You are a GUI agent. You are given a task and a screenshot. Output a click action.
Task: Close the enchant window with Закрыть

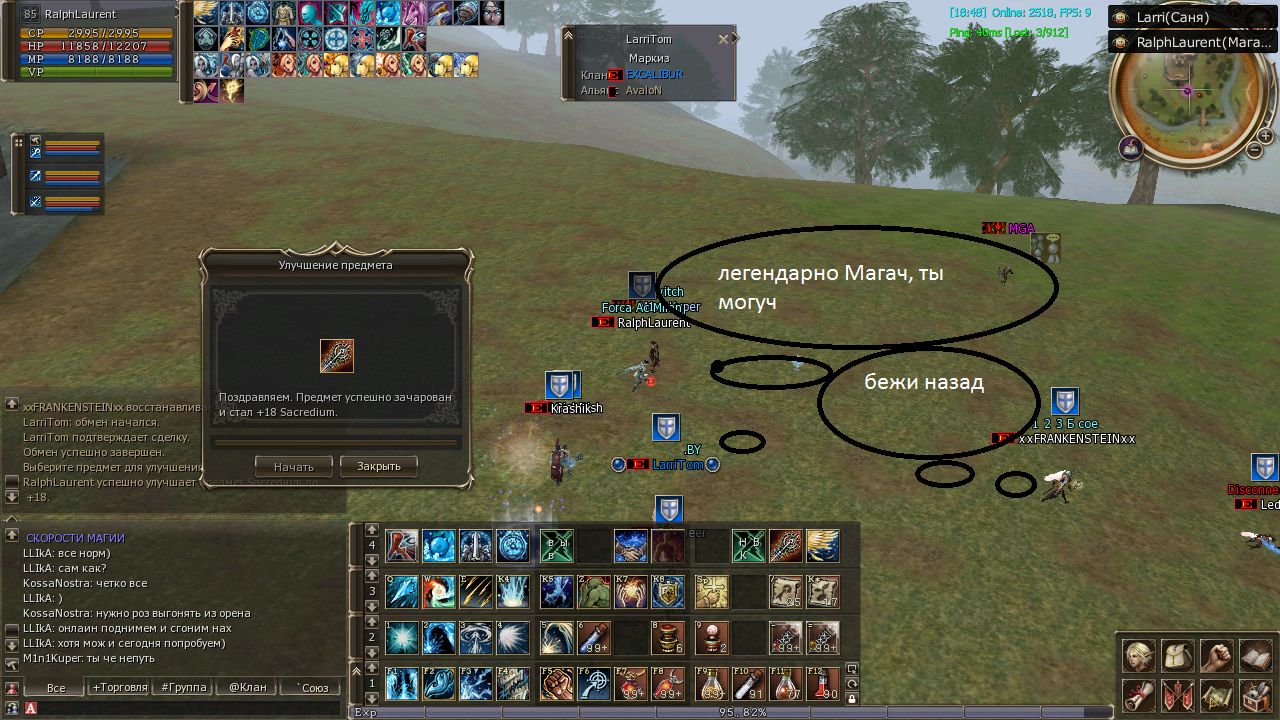[x=378, y=466]
